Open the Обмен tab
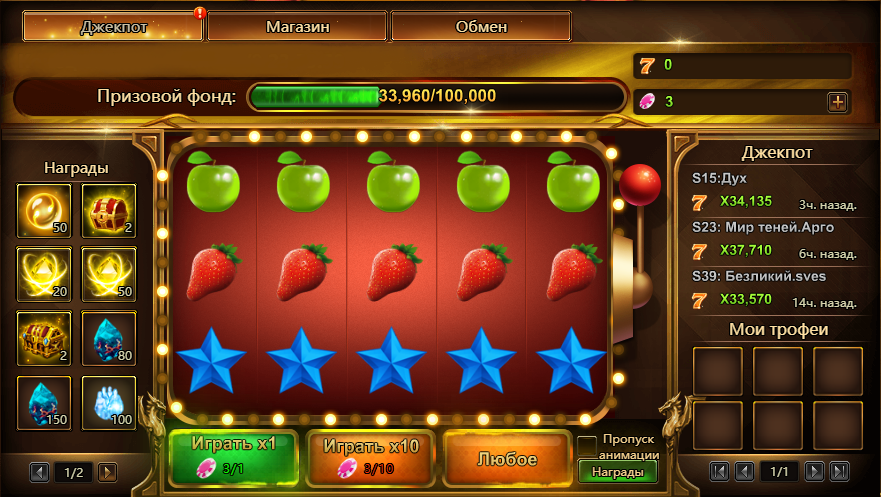This screenshot has width=881, height=497. tap(480, 27)
